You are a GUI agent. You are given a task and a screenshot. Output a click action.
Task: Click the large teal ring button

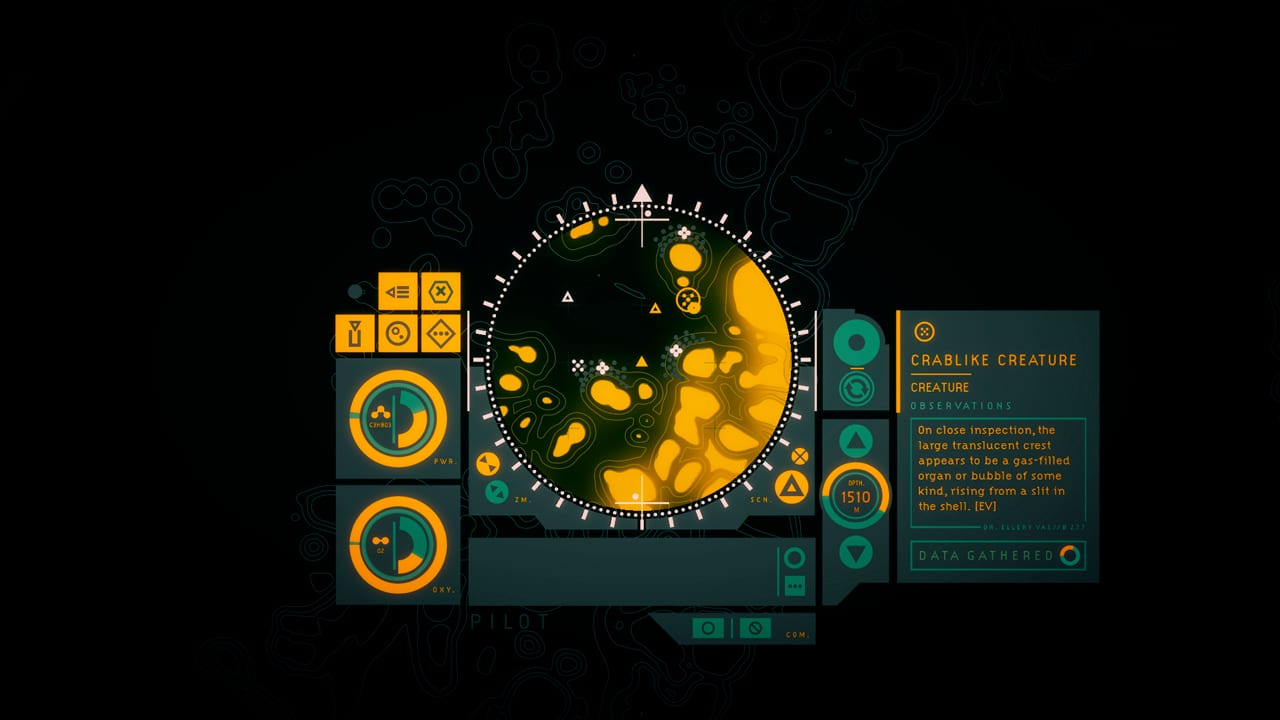856,343
